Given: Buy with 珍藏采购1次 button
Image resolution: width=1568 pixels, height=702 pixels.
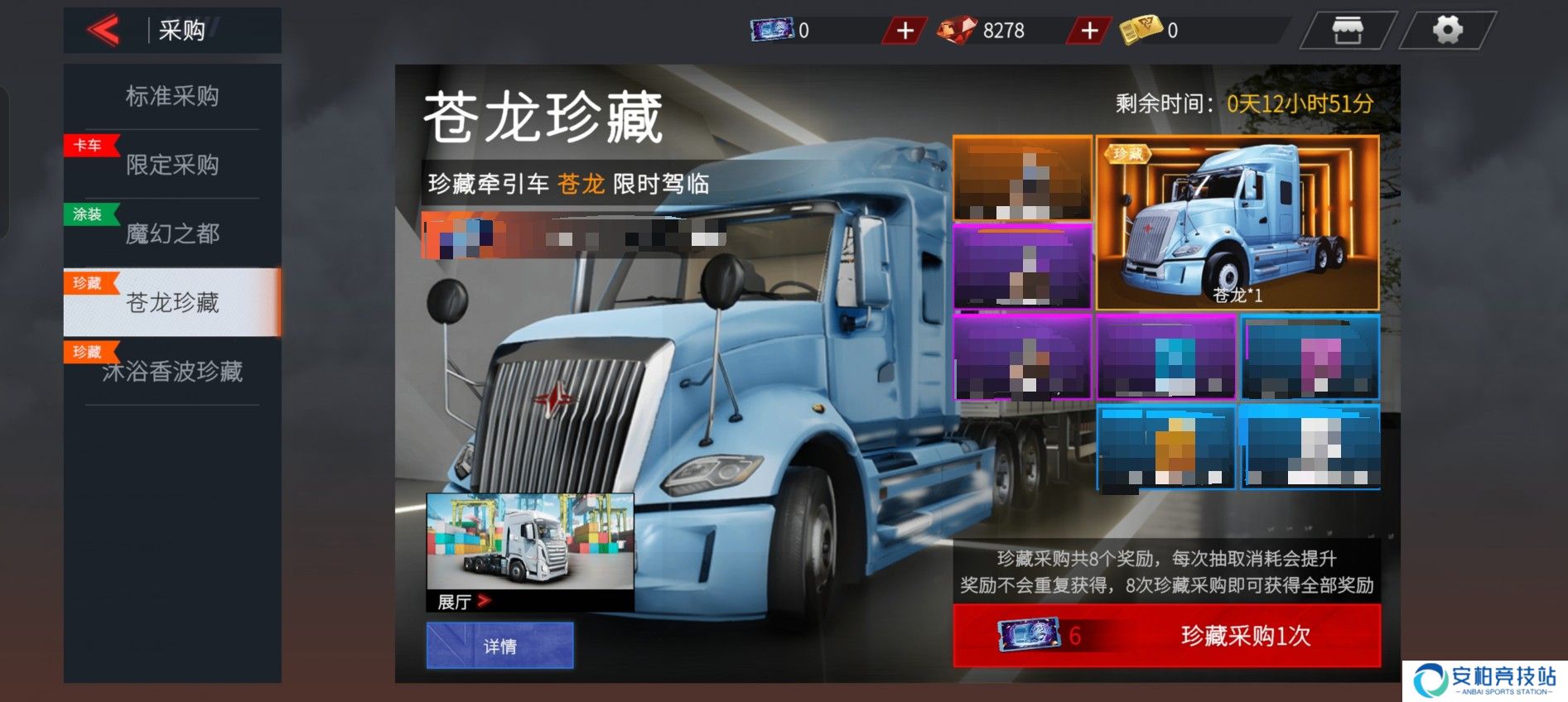Looking at the screenshot, I should [1166, 636].
